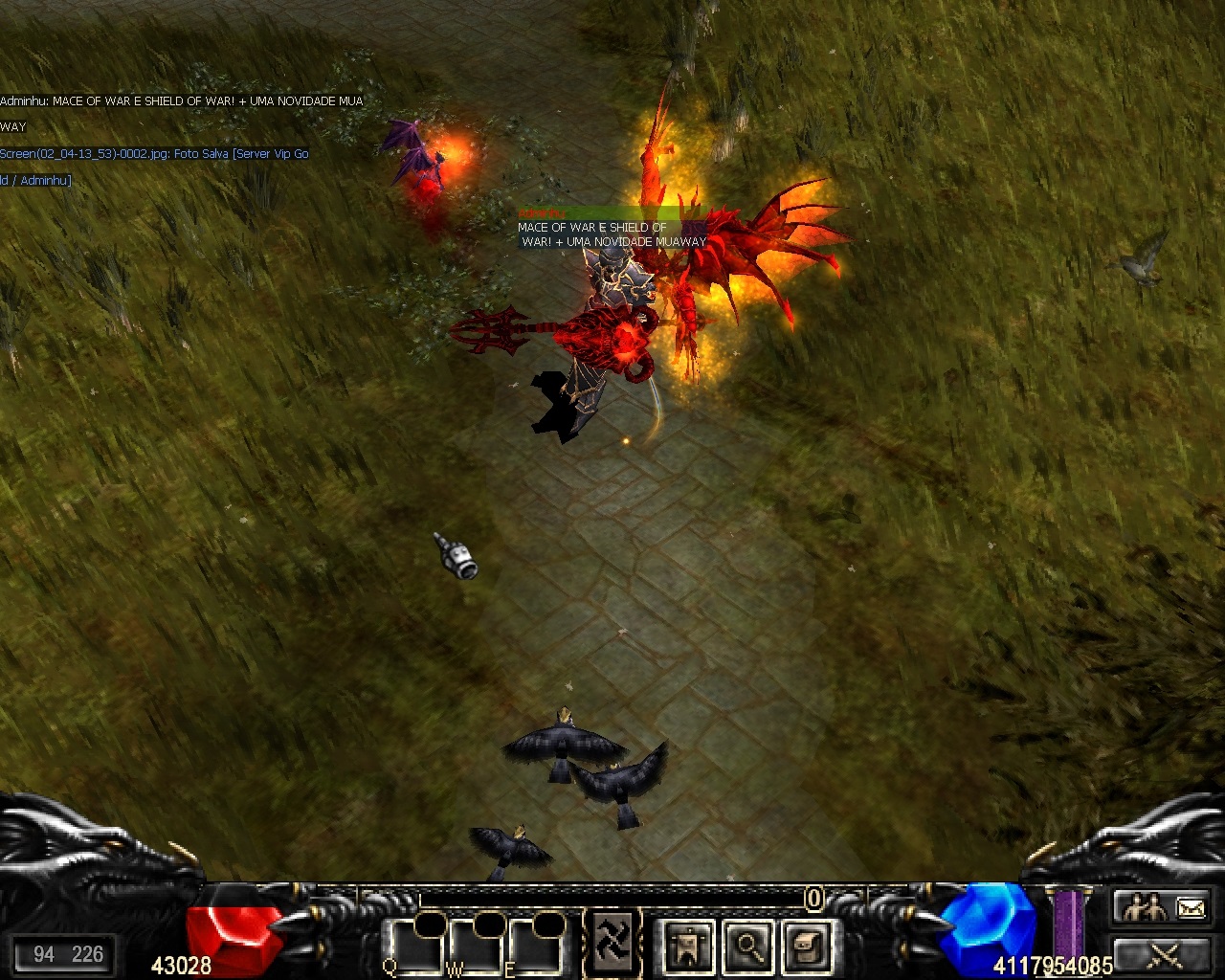Open the banner-icon character menu button

coord(687,946)
